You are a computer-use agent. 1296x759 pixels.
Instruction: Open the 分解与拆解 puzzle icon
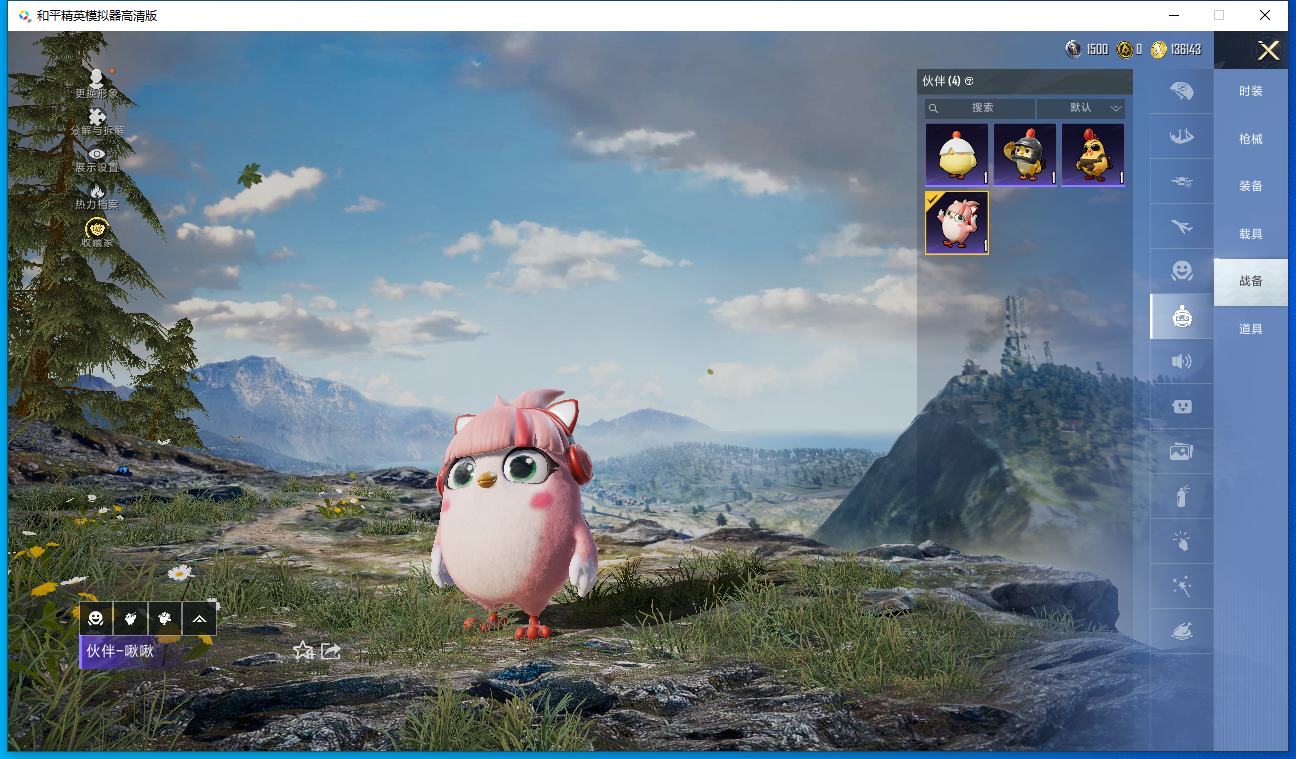click(97, 122)
